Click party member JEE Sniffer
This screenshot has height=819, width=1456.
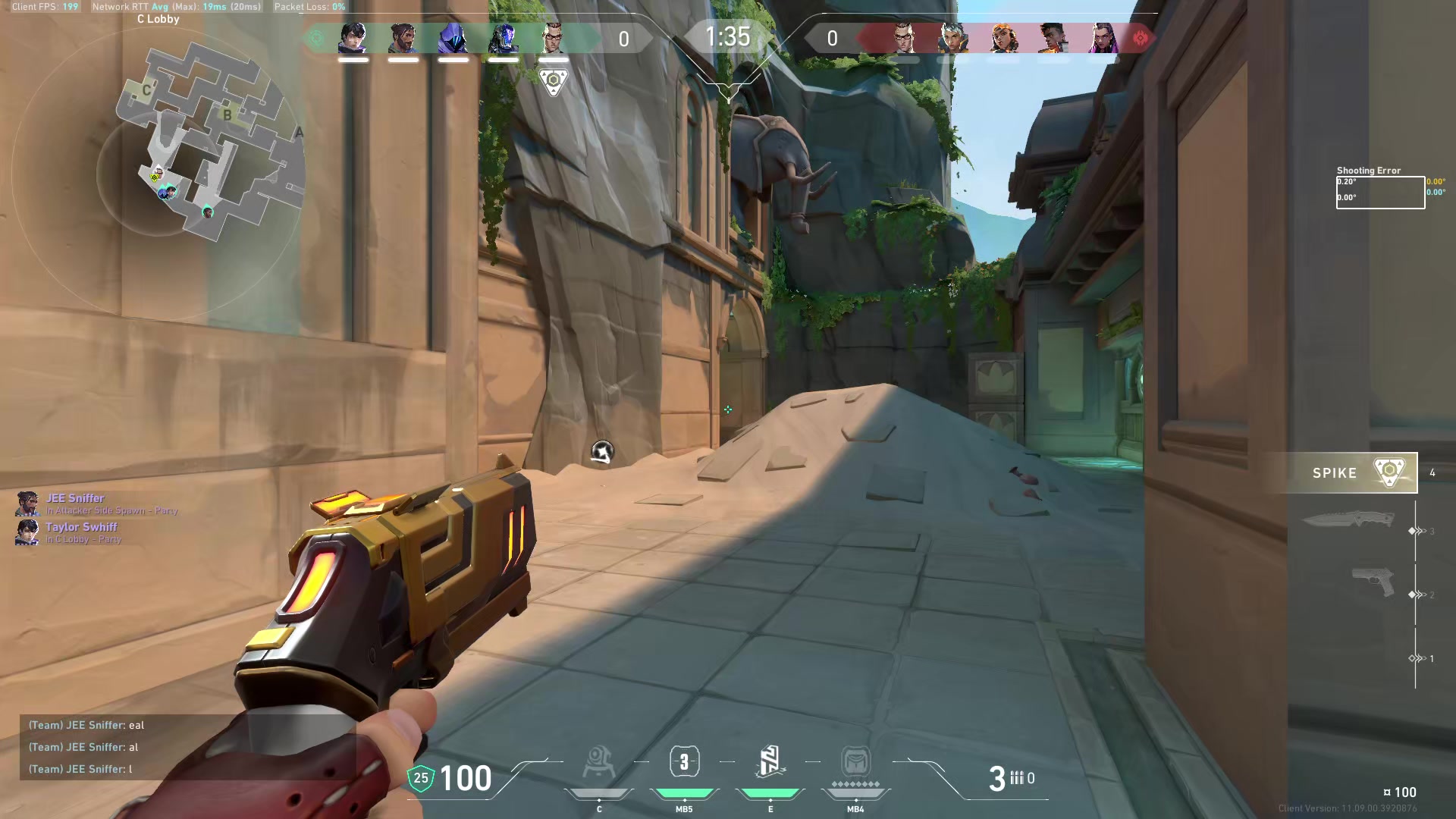coord(74,498)
